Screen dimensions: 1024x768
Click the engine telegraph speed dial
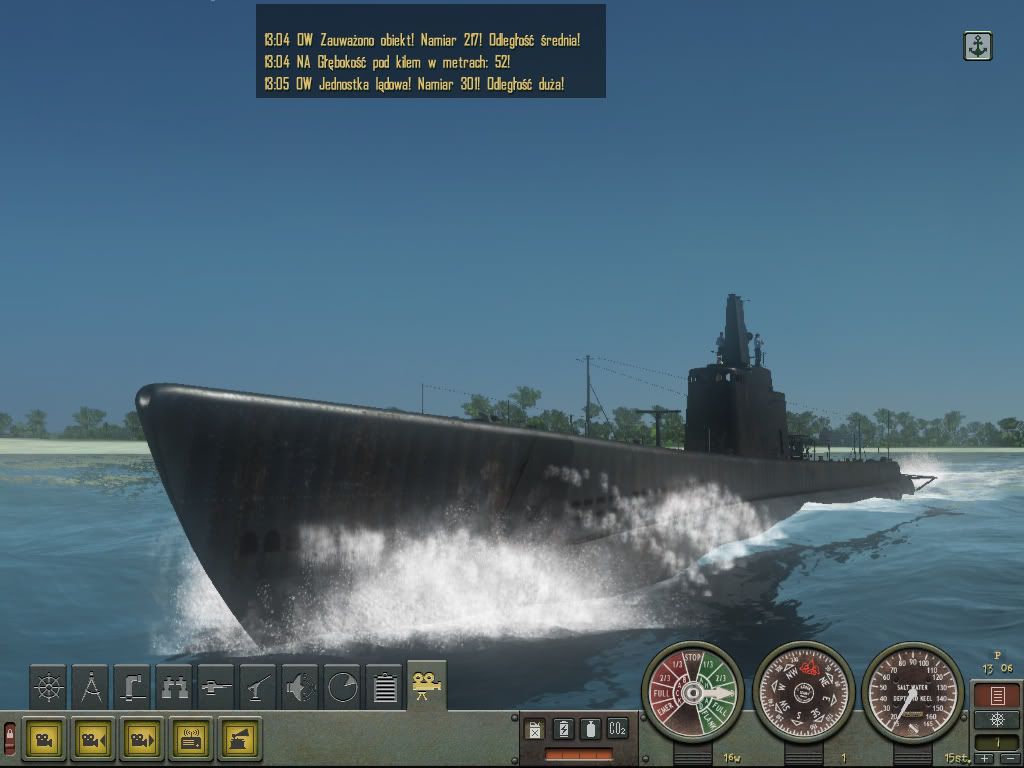(x=692, y=691)
